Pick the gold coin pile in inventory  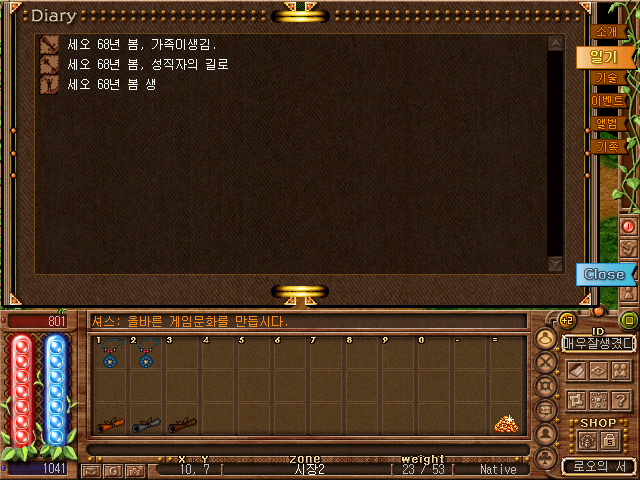(505, 424)
